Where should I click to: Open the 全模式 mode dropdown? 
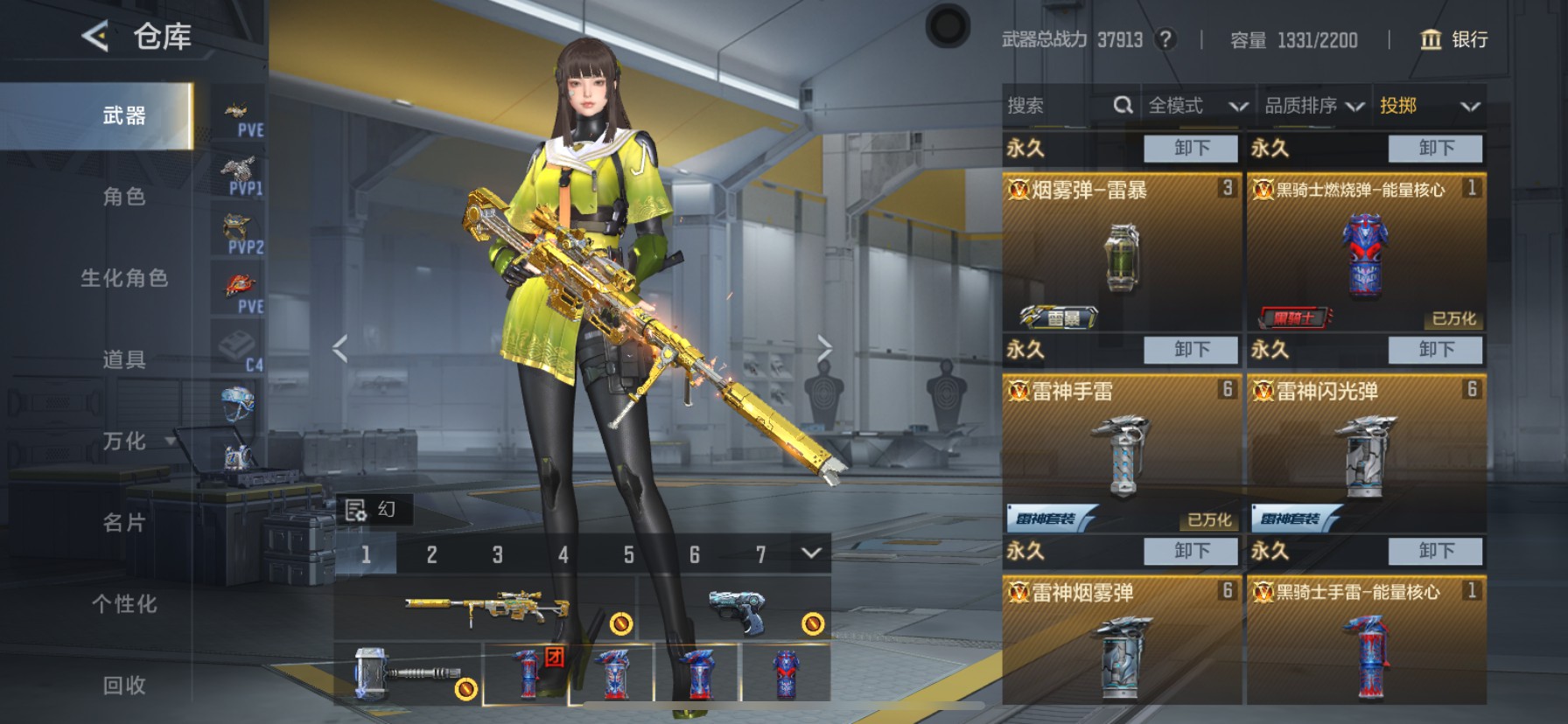[1197, 106]
